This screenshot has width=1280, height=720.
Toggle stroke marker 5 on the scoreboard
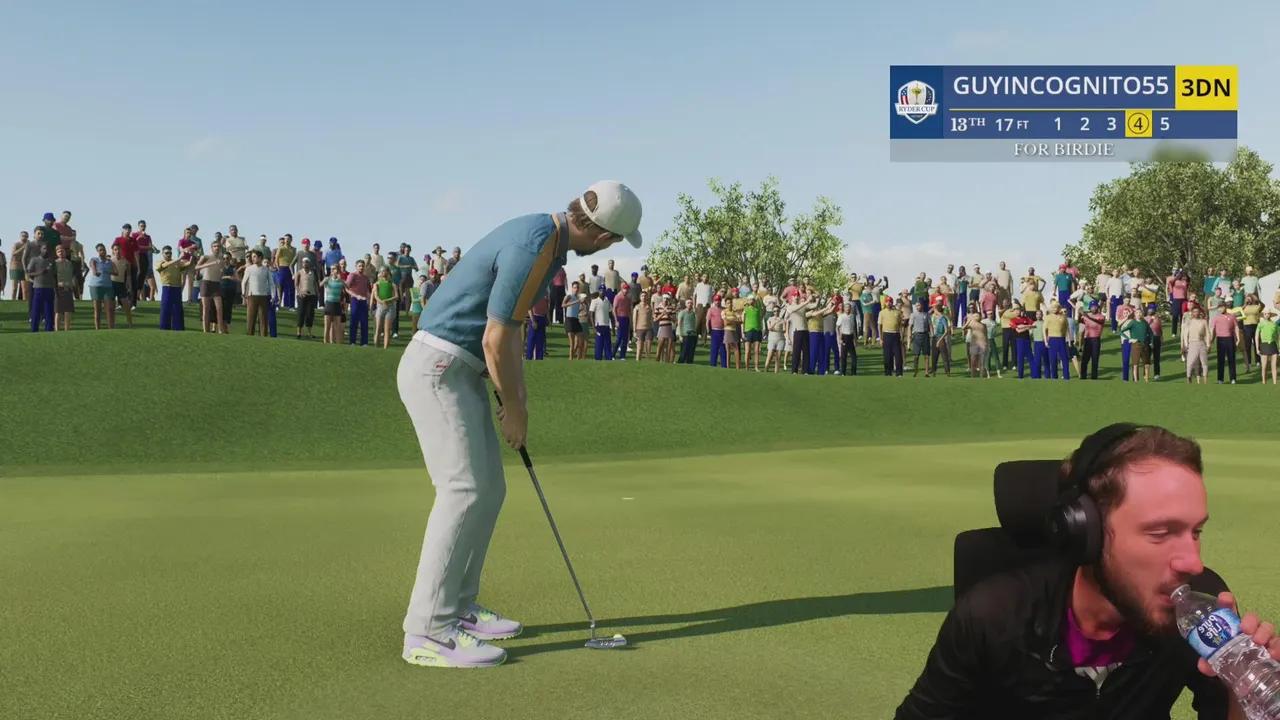tap(1164, 124)
